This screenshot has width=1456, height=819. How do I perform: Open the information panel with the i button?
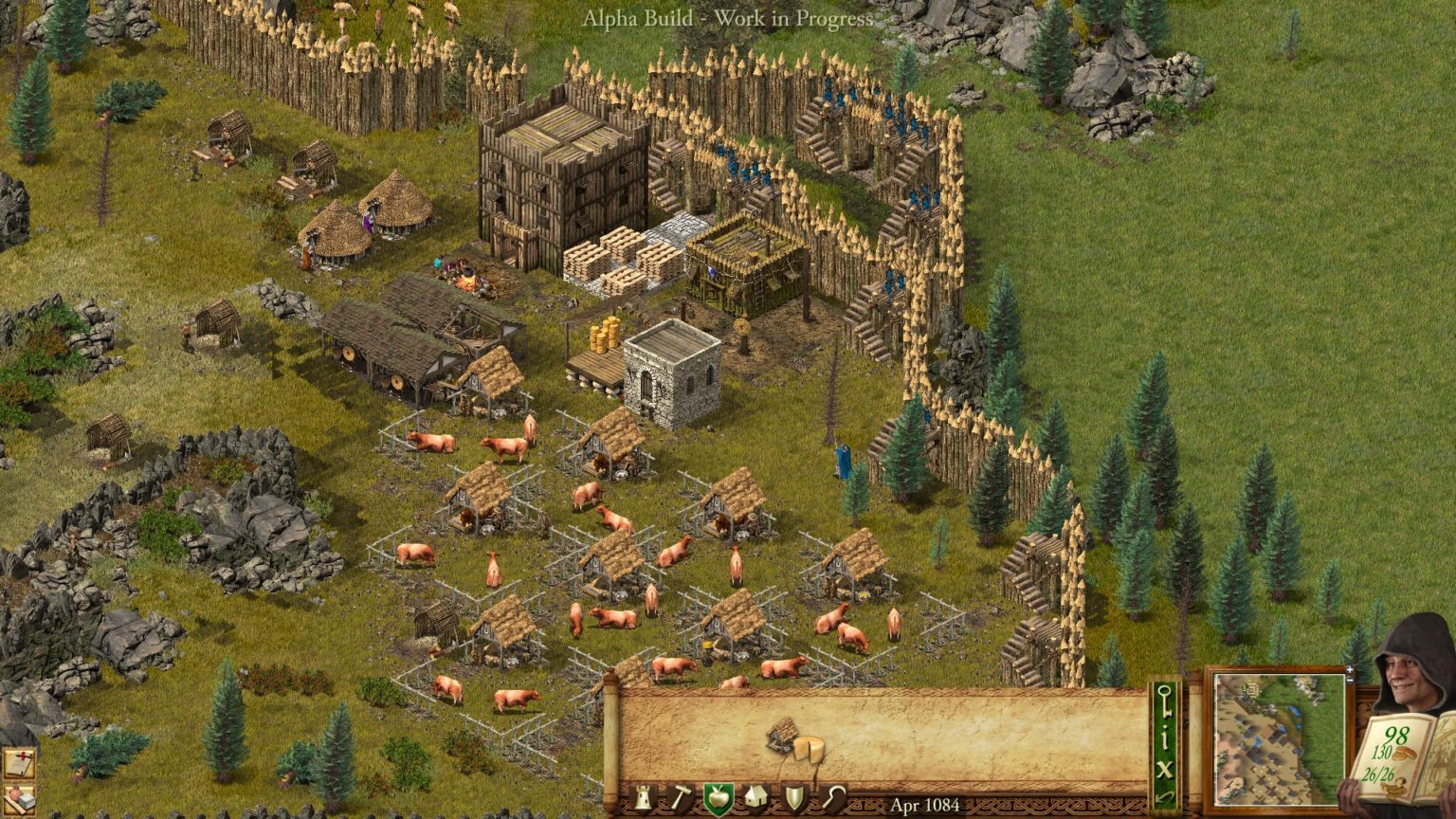point(1164,740)
